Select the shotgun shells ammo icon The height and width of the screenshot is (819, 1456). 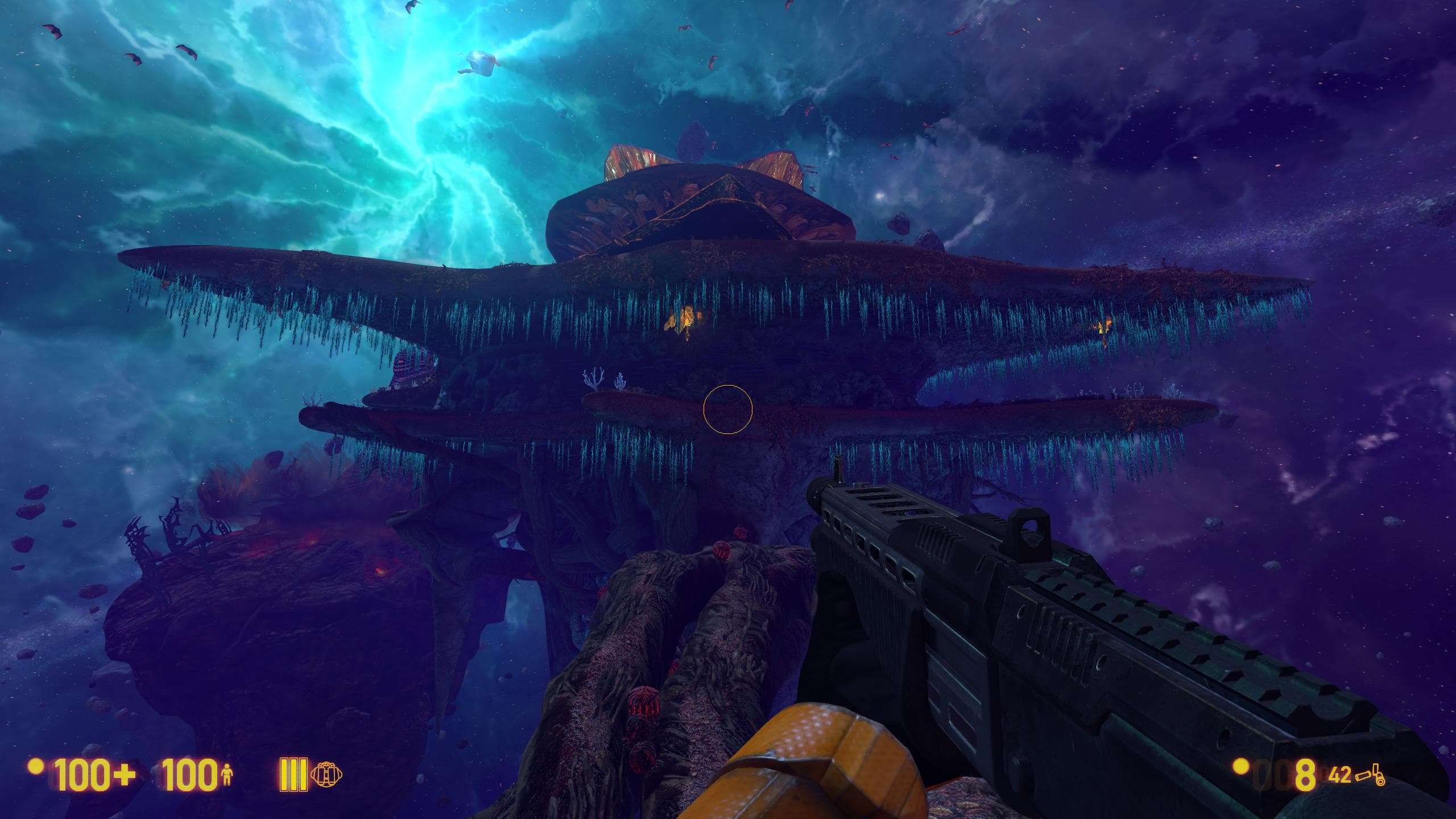pos(1370,775)
